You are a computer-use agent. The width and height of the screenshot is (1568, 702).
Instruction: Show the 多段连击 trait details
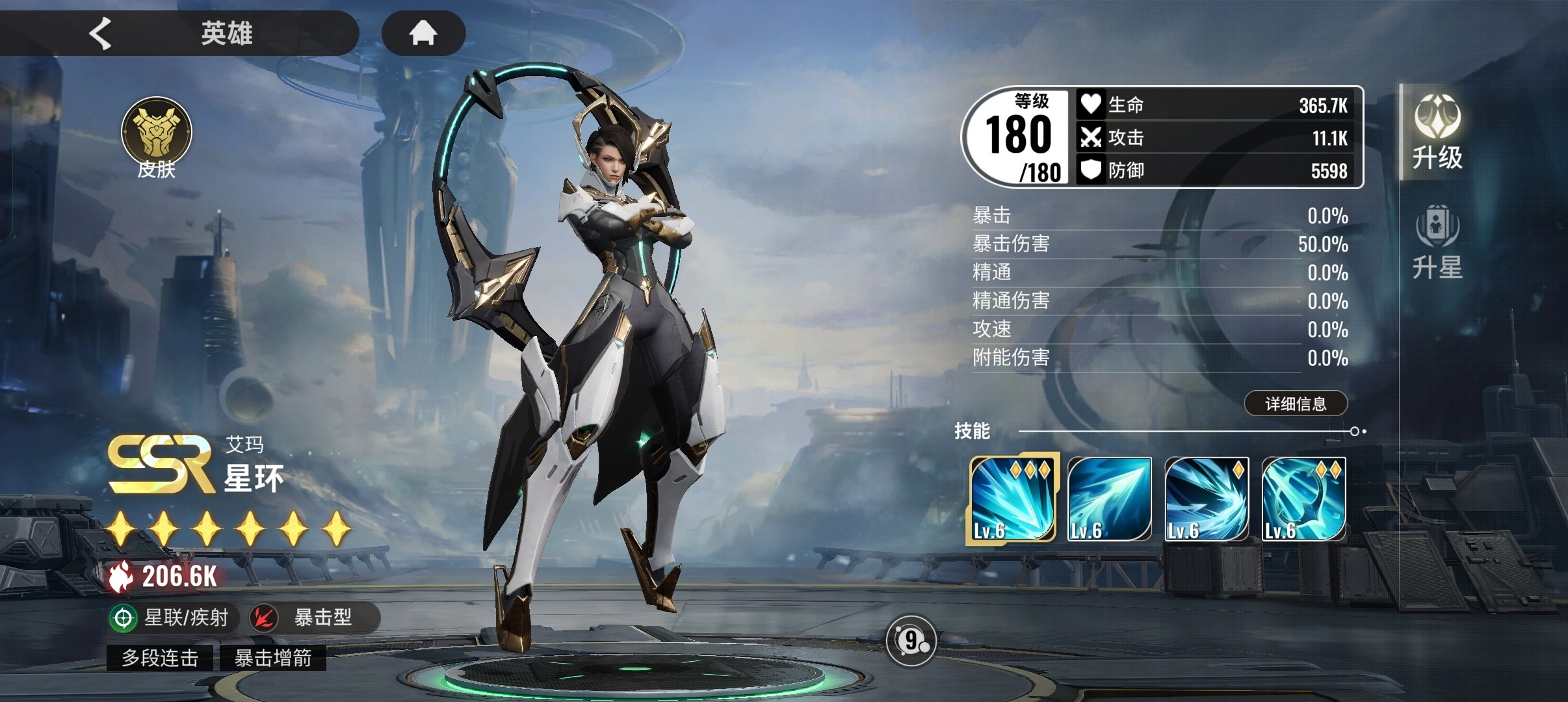tap(160, 658)
